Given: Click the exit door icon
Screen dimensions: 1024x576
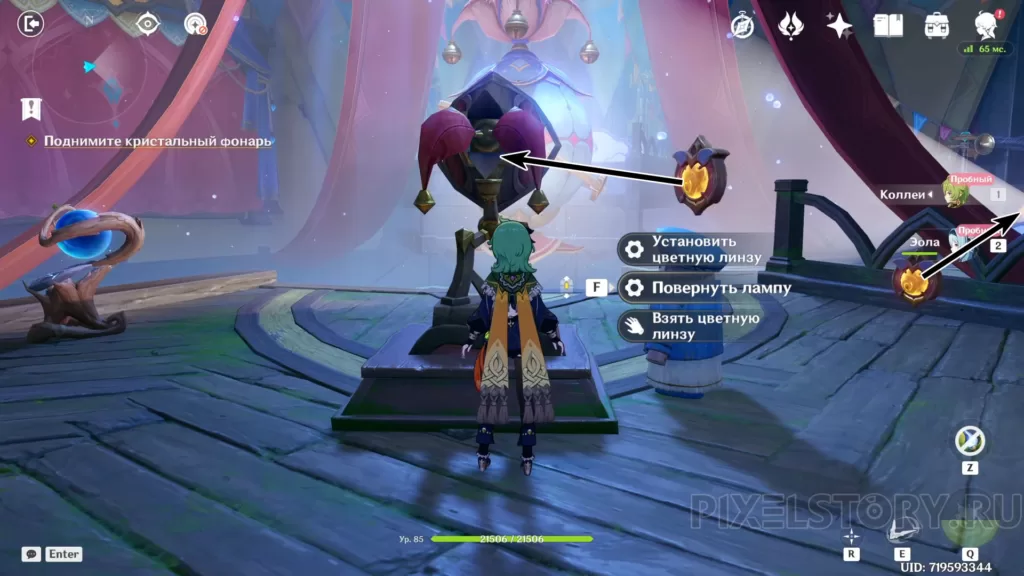Looking at the screenshot, I should 31,24.
